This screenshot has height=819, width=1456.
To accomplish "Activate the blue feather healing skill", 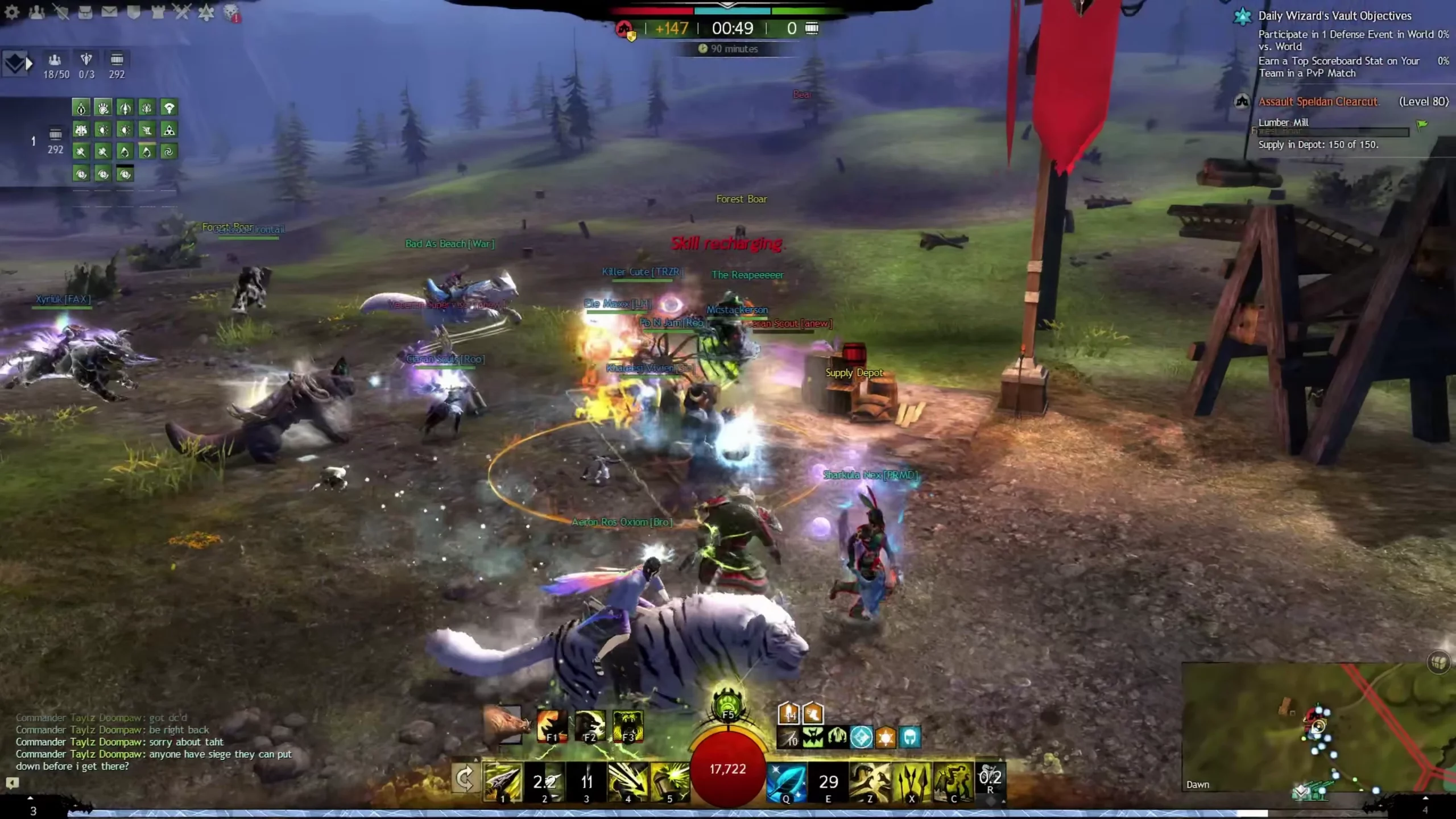I will click(x=787, y=781).
